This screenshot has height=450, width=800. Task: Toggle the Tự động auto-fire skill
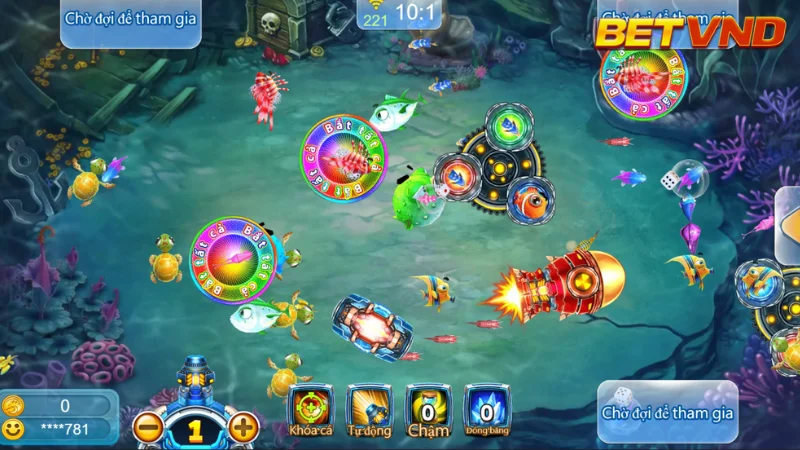pos(369,410)
